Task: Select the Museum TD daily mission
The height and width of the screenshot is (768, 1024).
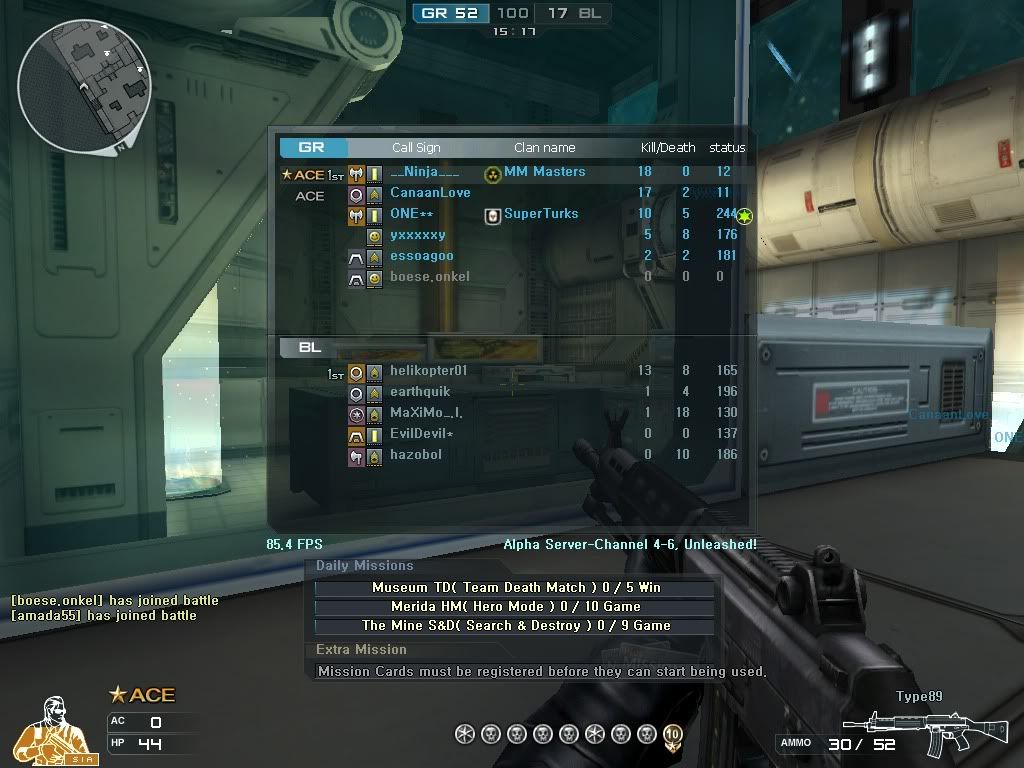Action: (516, 588)
